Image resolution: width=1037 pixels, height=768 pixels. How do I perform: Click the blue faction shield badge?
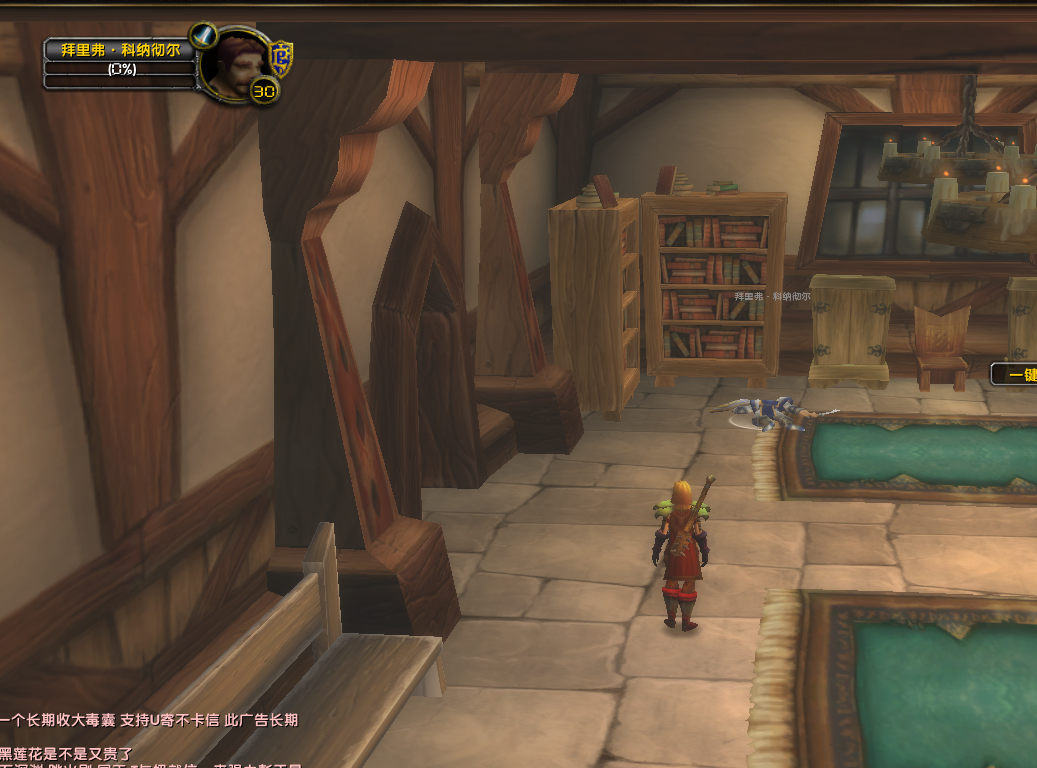[x=283, y=58]
